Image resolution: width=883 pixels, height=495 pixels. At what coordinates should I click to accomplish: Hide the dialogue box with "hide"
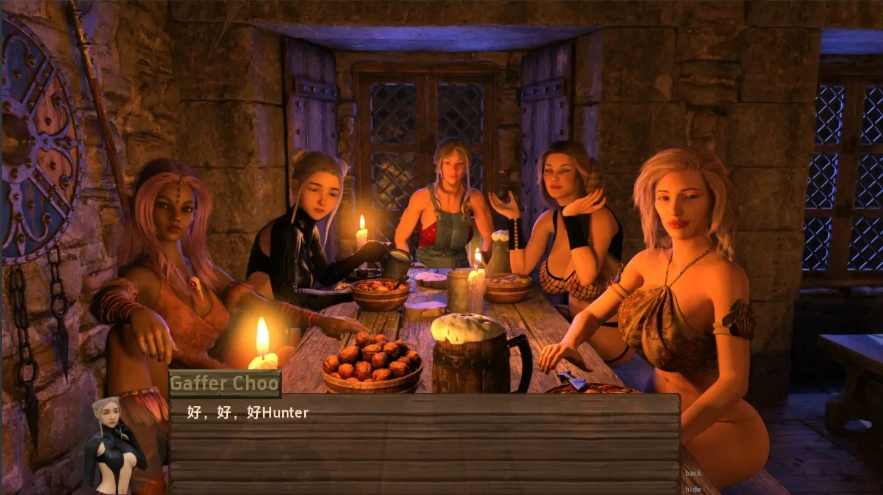coord(693,489)
